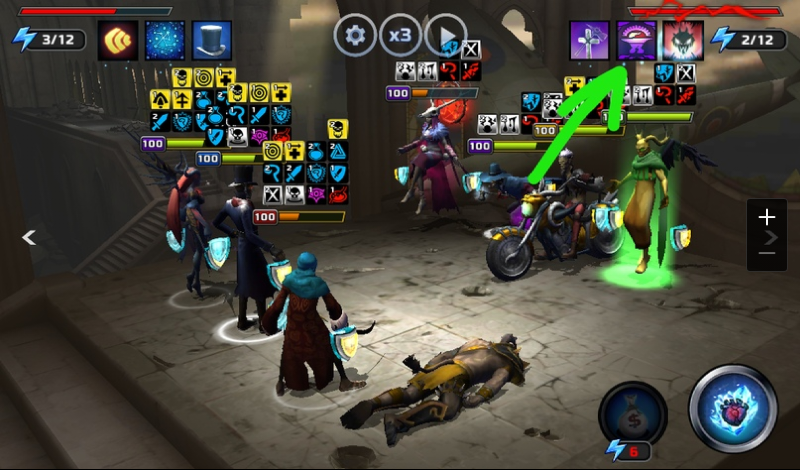Click the minus zoom-out button
The width and height of the screenshot is (800, 470).
point(767,254)
